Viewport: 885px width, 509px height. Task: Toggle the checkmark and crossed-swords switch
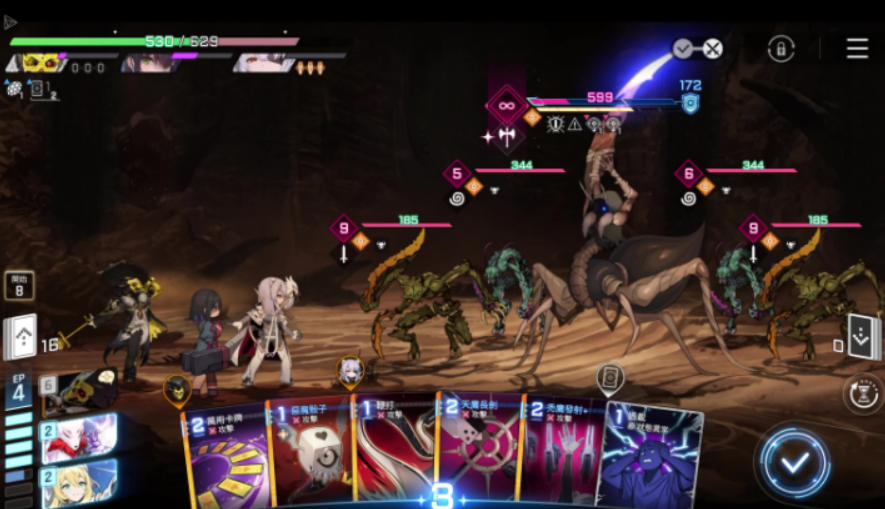[697, 48]
